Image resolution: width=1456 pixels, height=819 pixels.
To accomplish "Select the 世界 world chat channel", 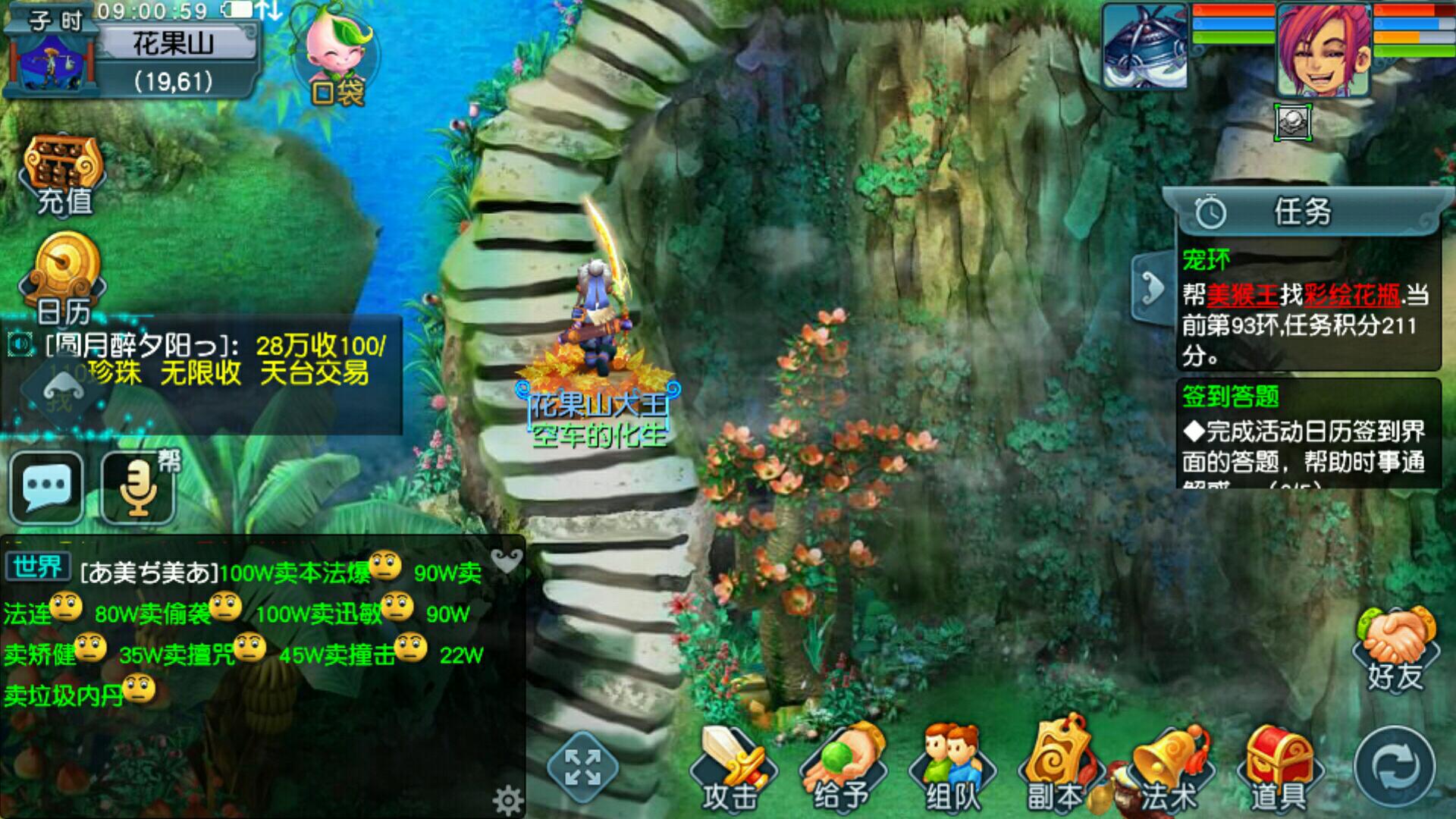I will [37, 566].
